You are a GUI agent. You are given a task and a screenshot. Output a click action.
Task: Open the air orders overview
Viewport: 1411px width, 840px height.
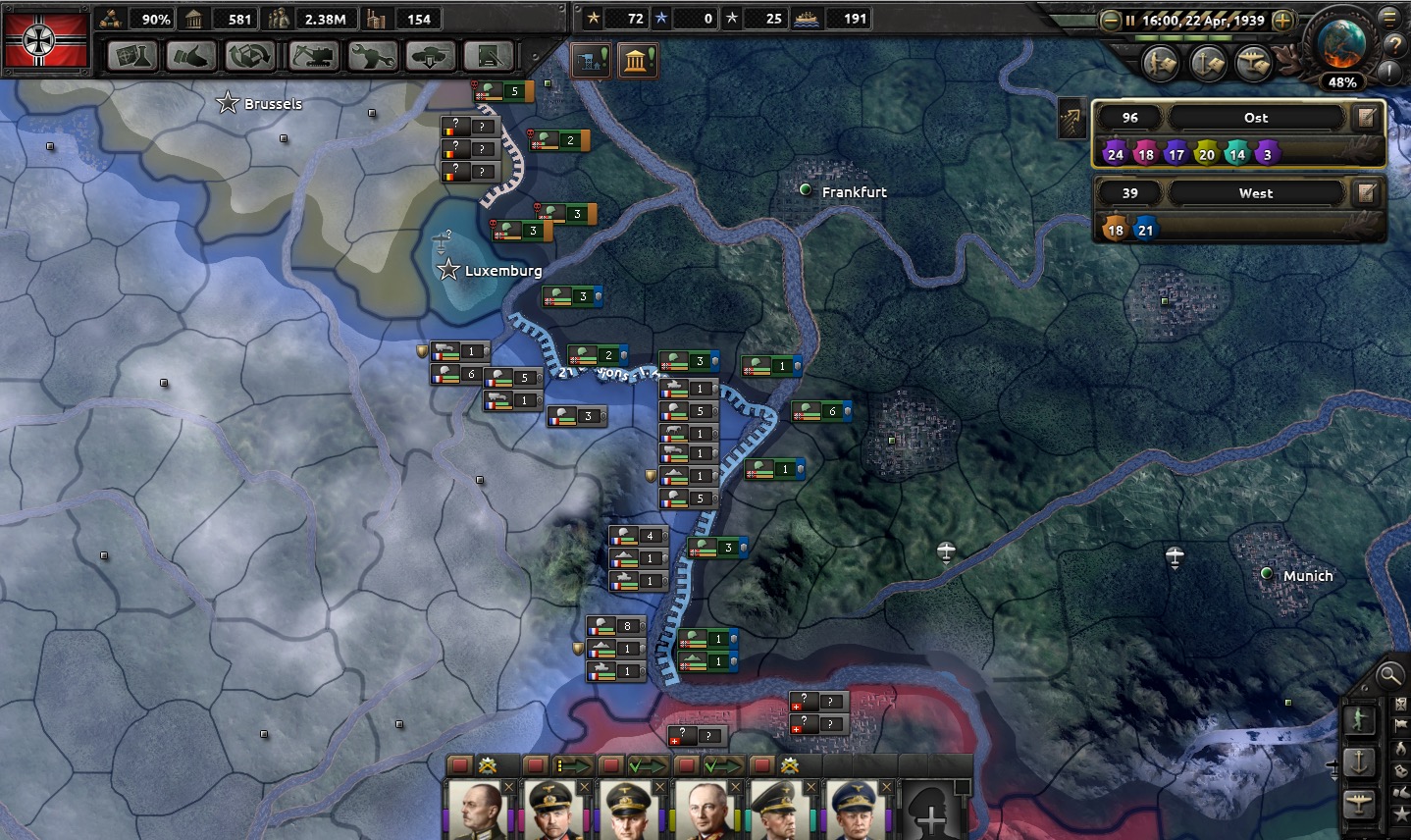click(1253, 64)
